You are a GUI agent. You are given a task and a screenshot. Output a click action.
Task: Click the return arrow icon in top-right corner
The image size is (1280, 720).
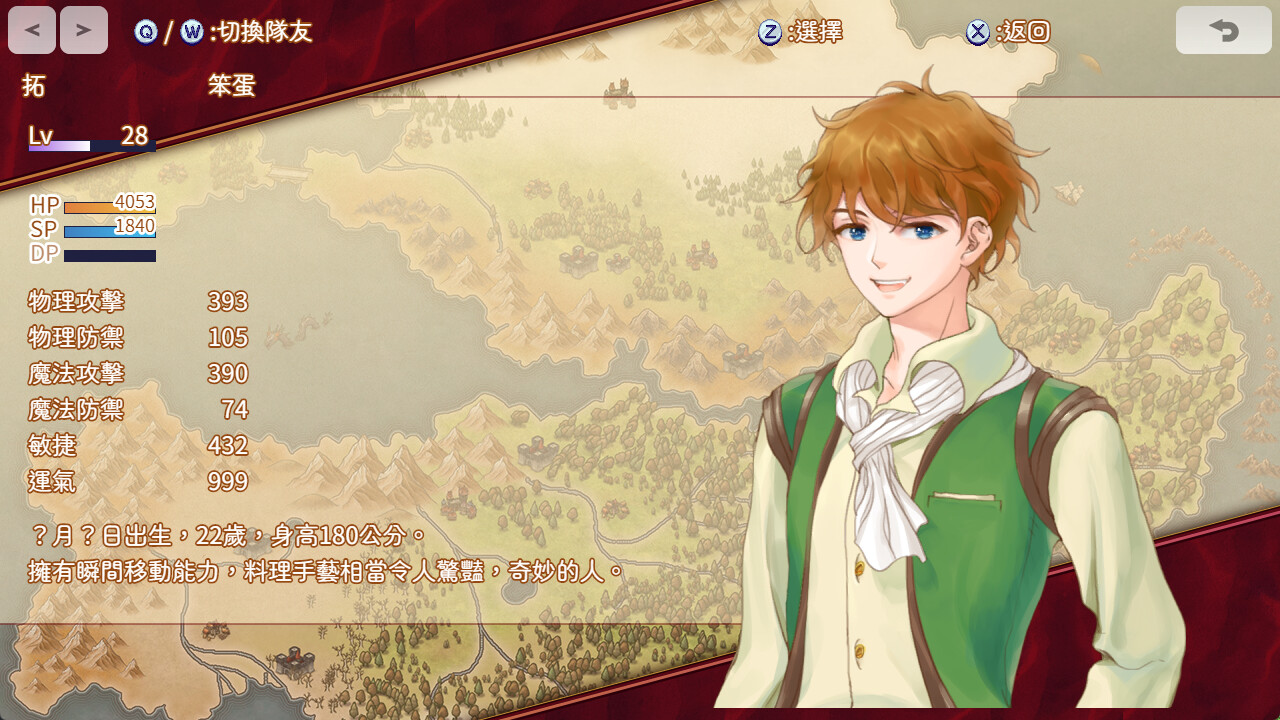click(1223, 30)
